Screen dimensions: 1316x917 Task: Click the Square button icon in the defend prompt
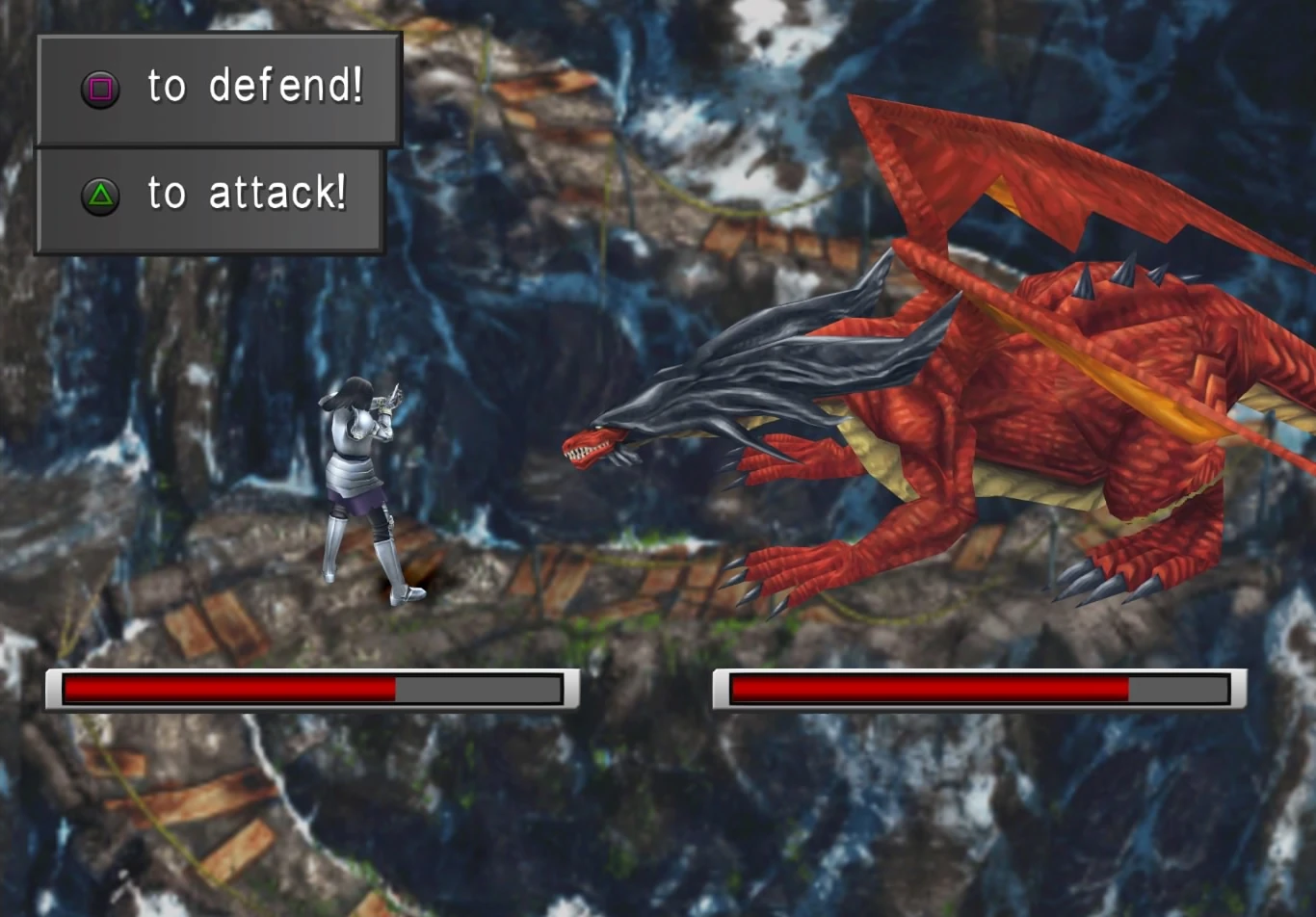tap(99, 89)
